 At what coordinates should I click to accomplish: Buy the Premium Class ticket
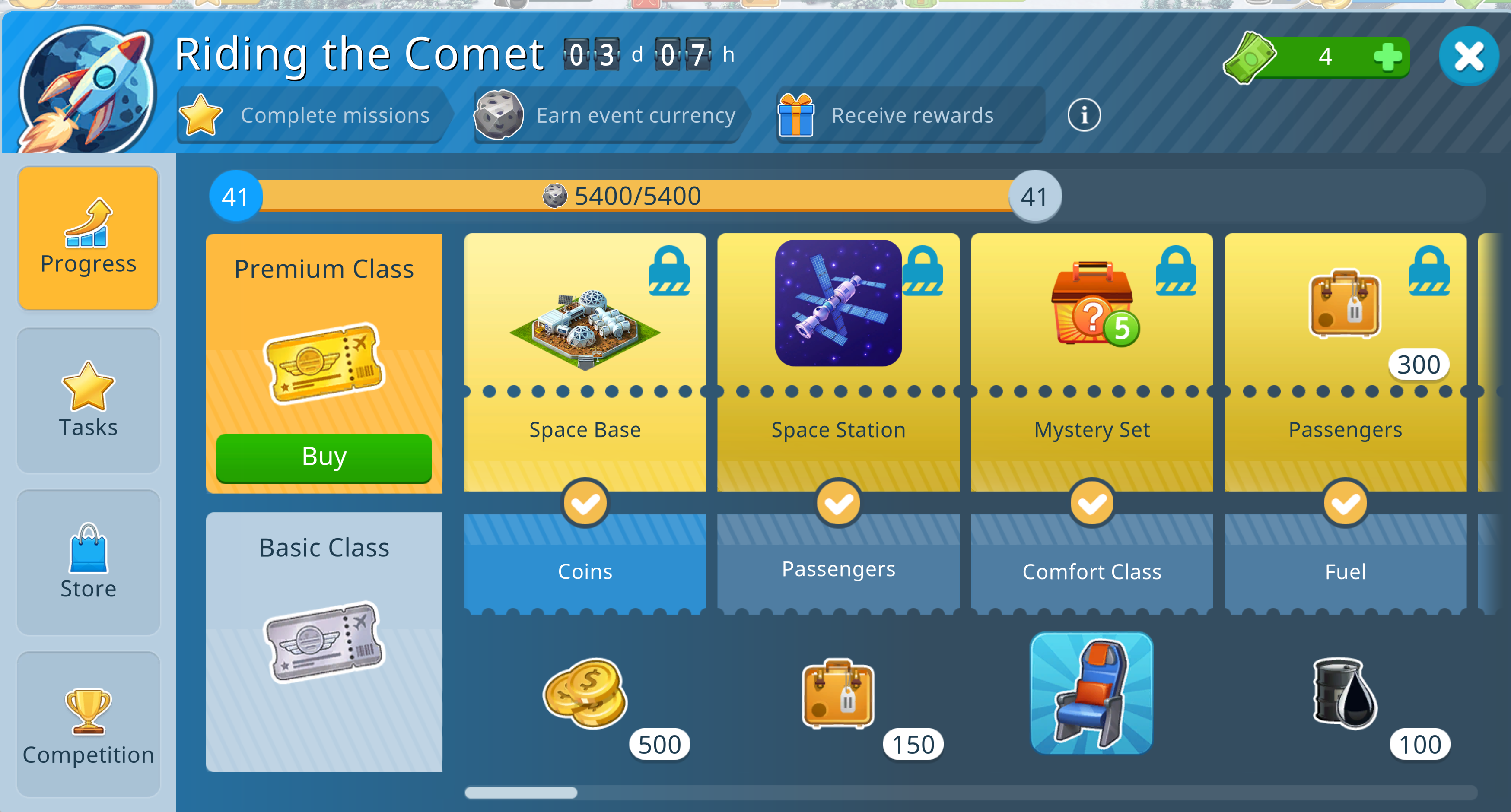(x=324, y=457)
